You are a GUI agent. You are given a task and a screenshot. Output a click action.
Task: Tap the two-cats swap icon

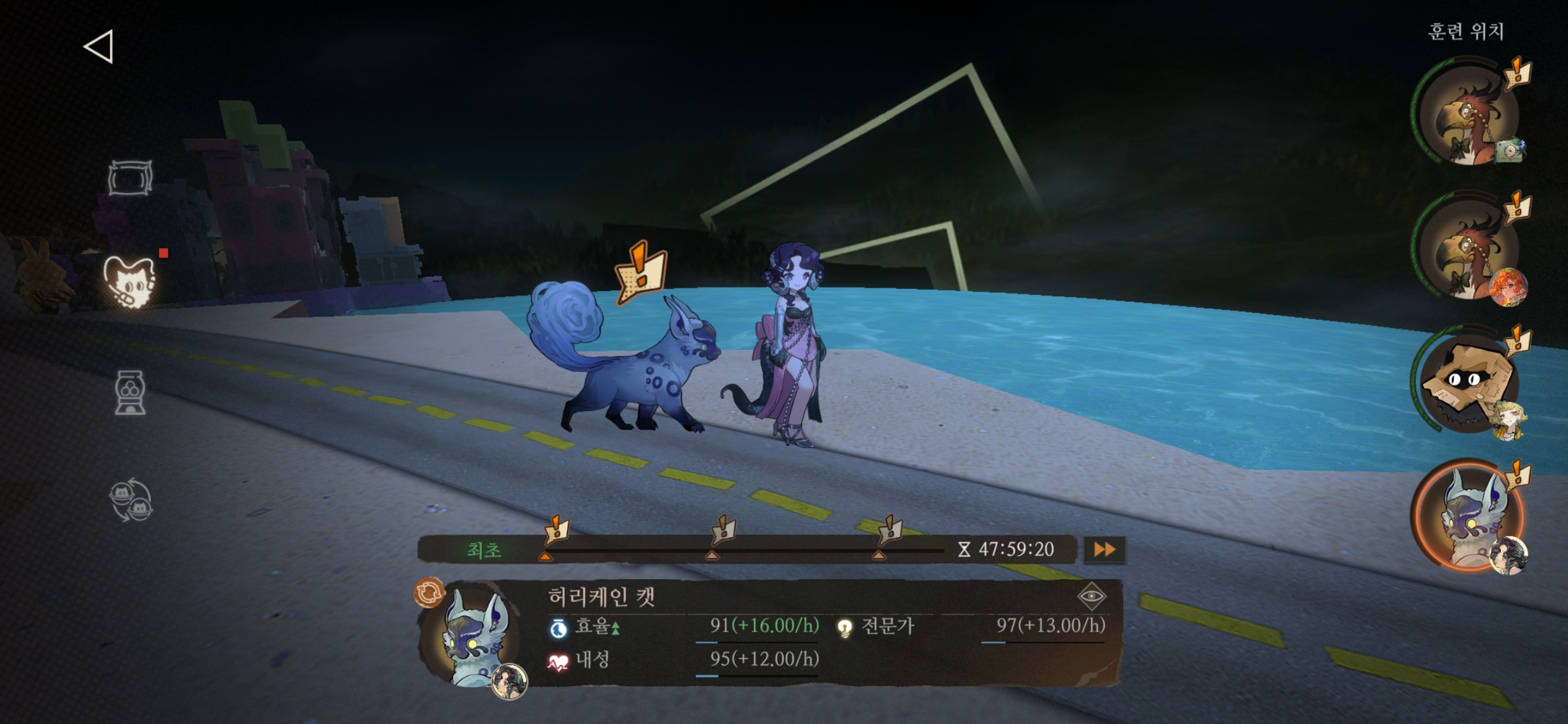pyautogui.click(x=131, y=500)
